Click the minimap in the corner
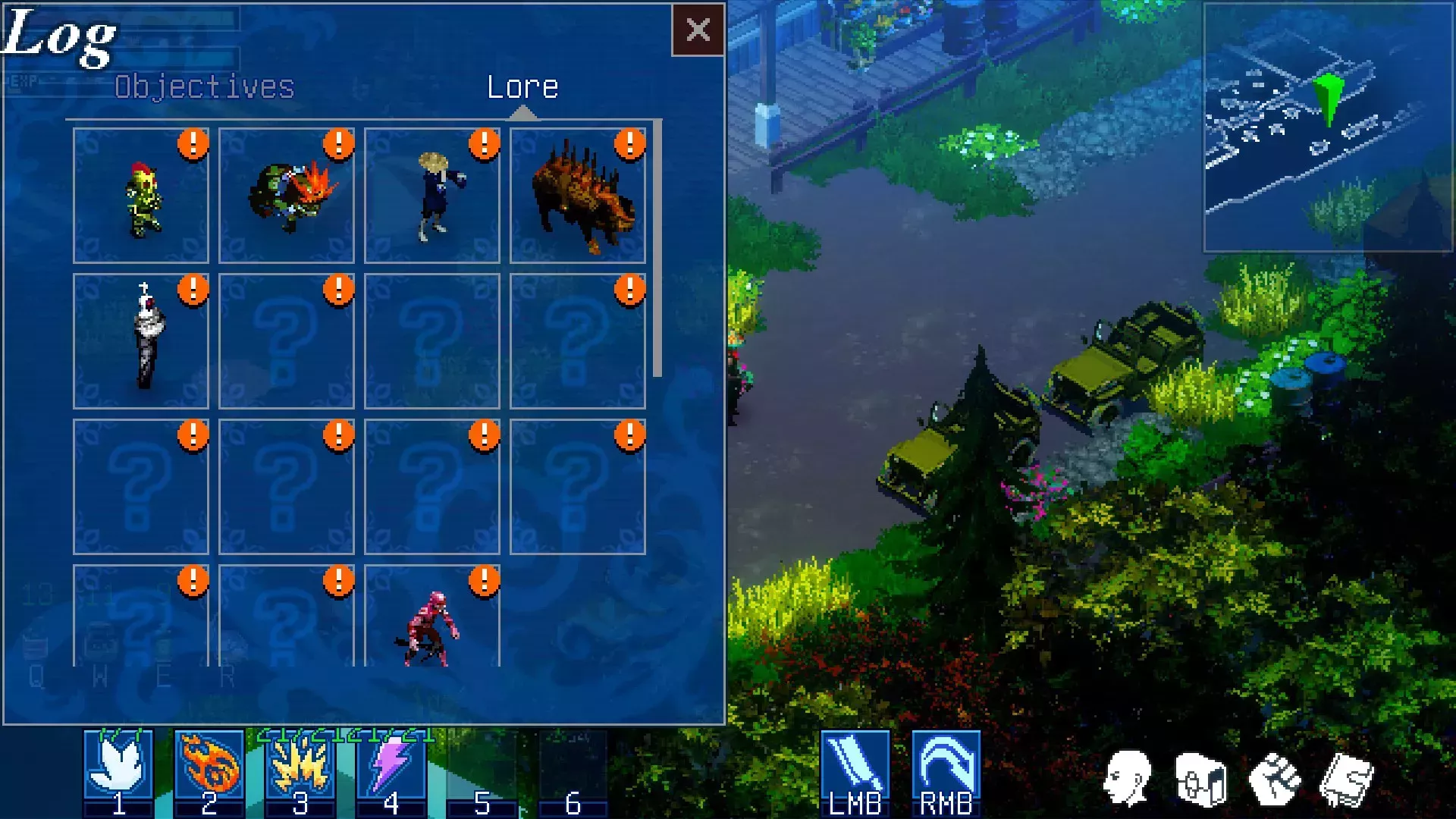The width and height of the screenshot is (1456, 819). (1328, 127)
